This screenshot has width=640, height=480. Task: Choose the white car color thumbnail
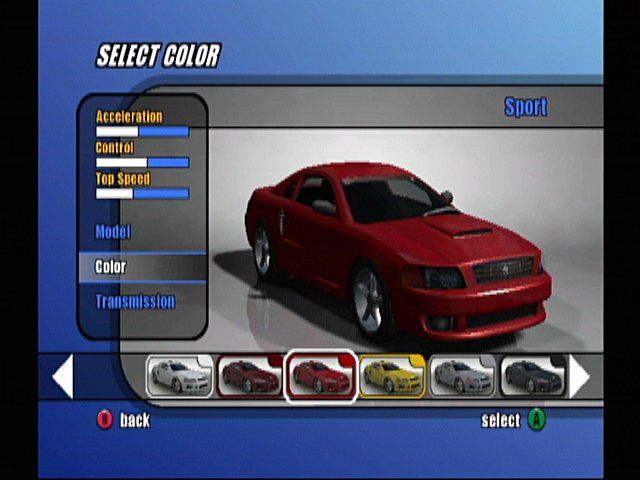click(x=180, y=377)
